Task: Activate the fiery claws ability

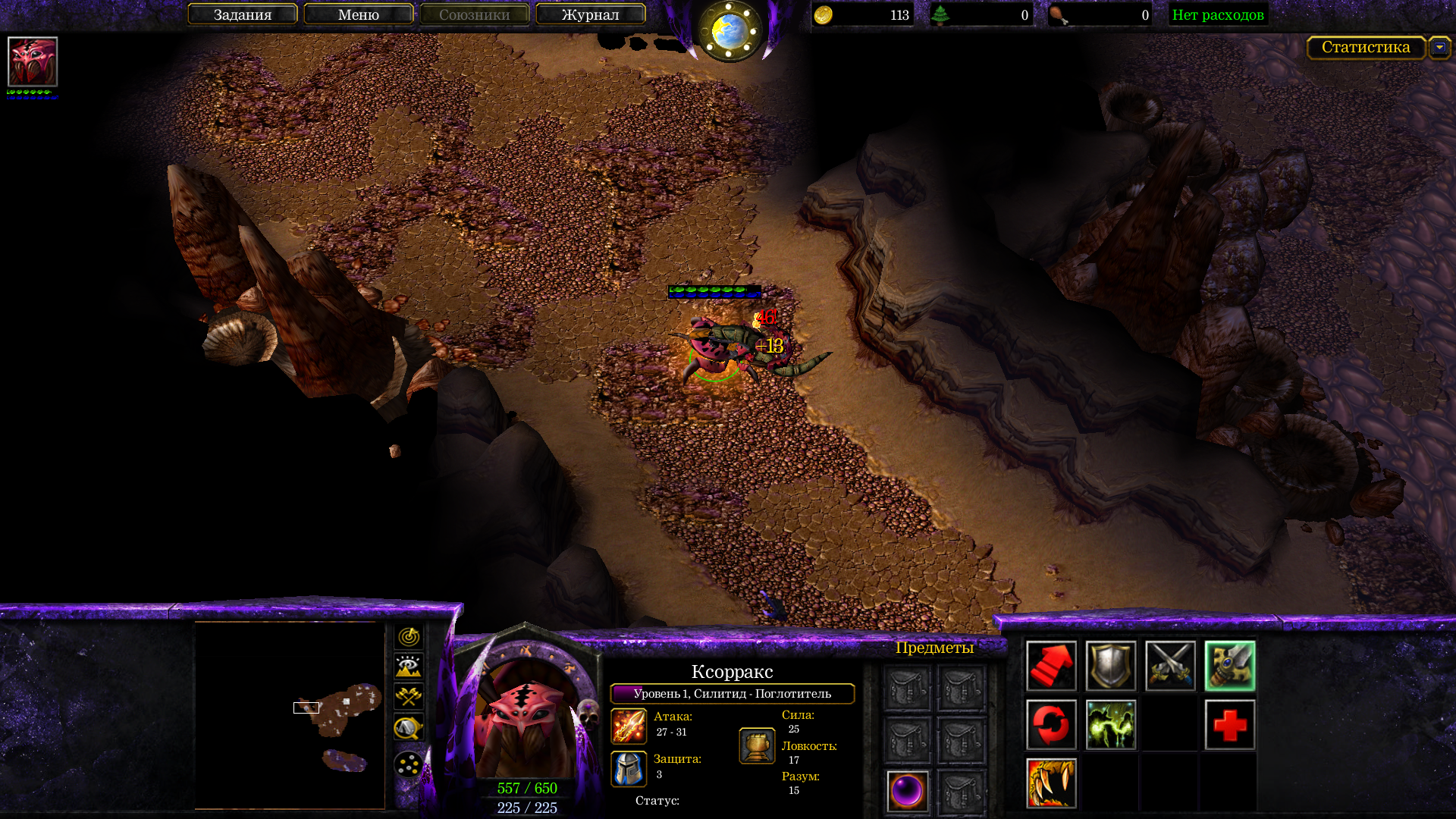Action: (x=1051, y=783)
